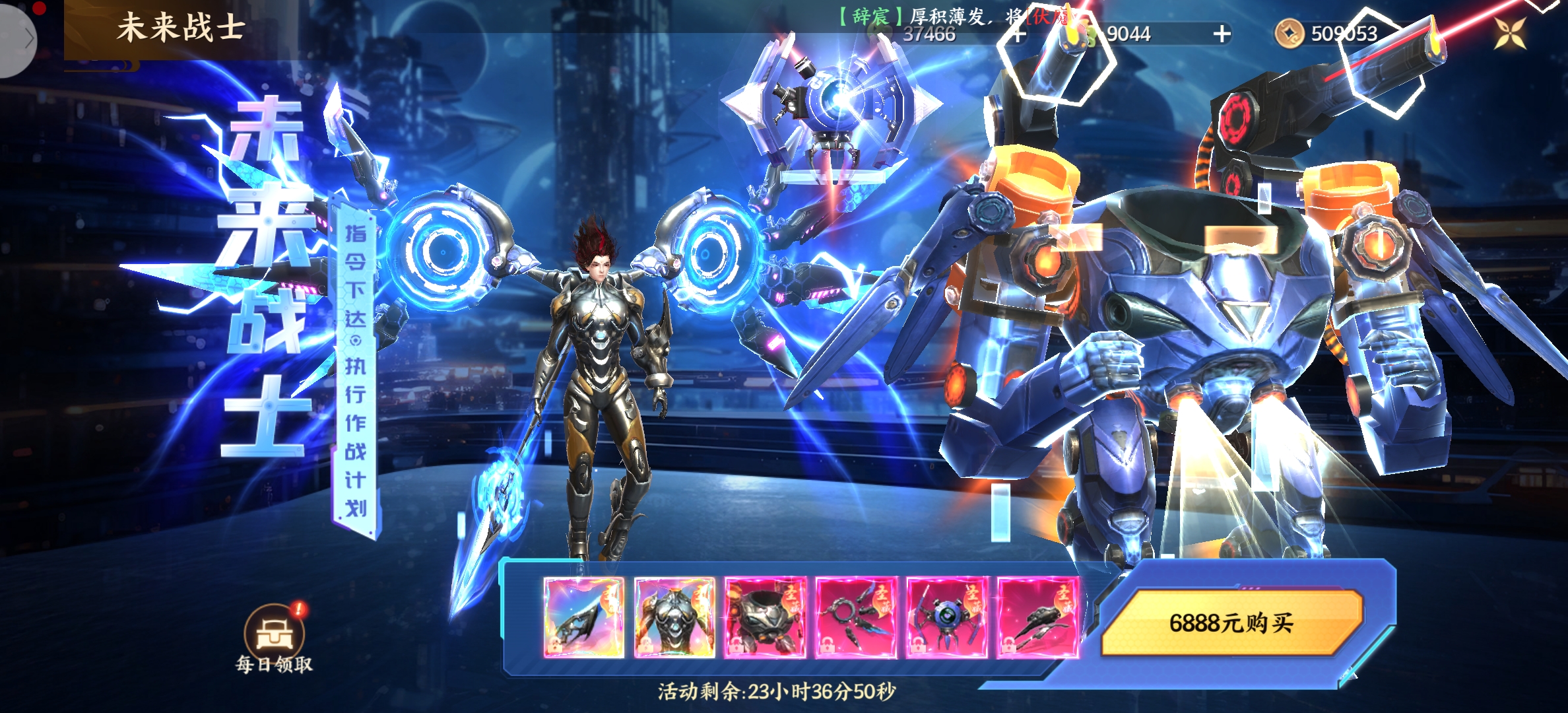This screenshot has height=713, width=1568.
Task: Add more of the 9044 currency
Action: coord(1222,34)
